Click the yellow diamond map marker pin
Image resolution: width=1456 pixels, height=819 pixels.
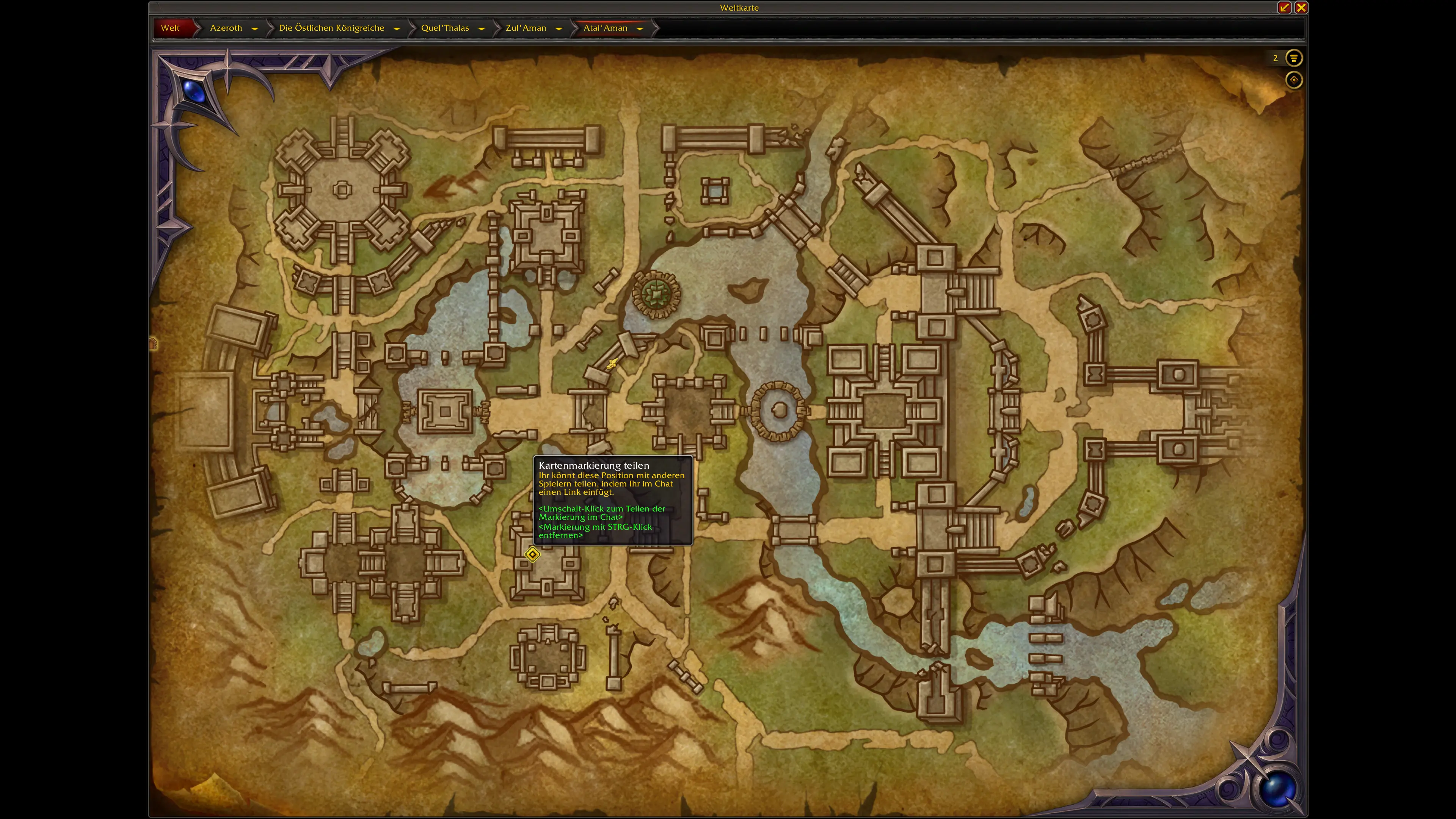coord(532,554)
